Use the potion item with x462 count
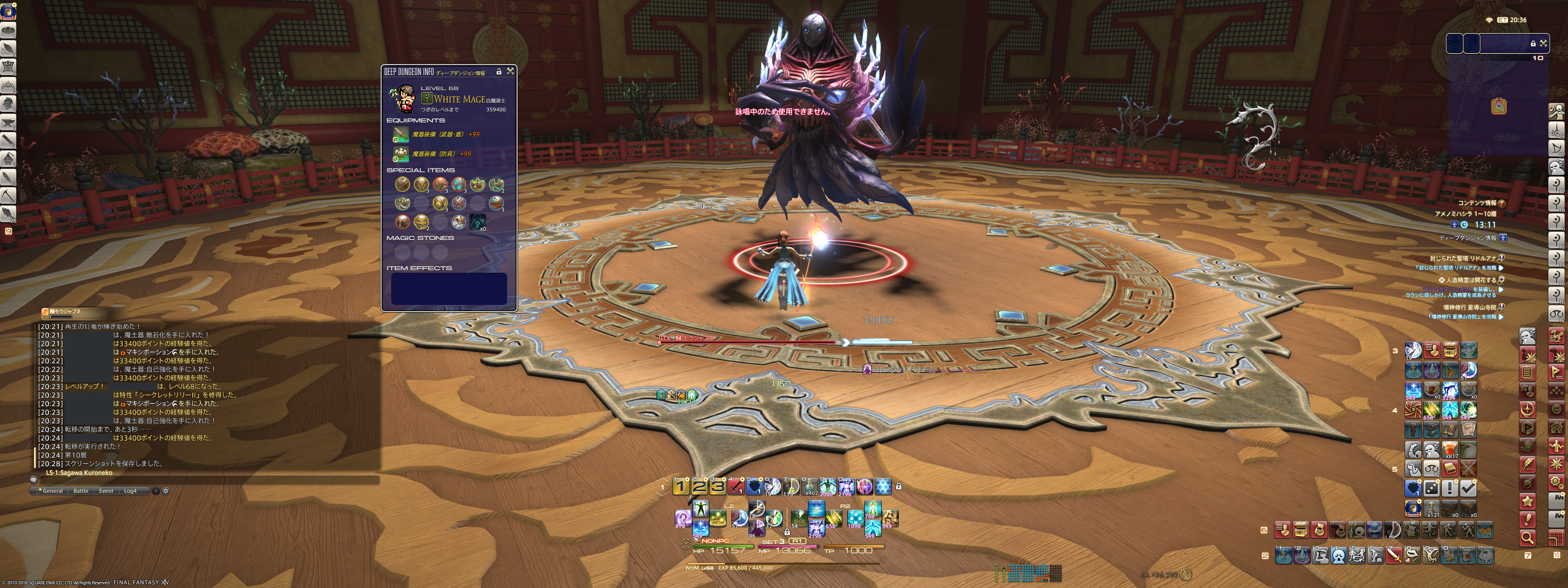Image resolution: width=1568 pixels, height=588 pixels. (810, 486)
